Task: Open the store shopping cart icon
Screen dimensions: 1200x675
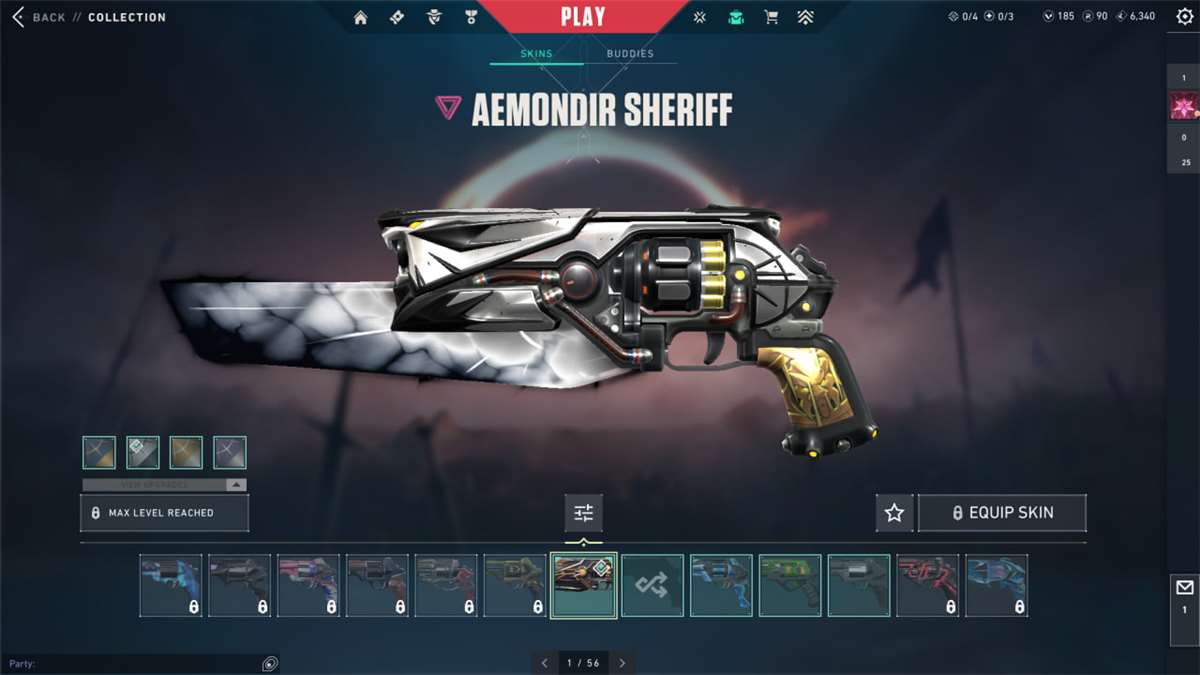Action: coord(771,17)
